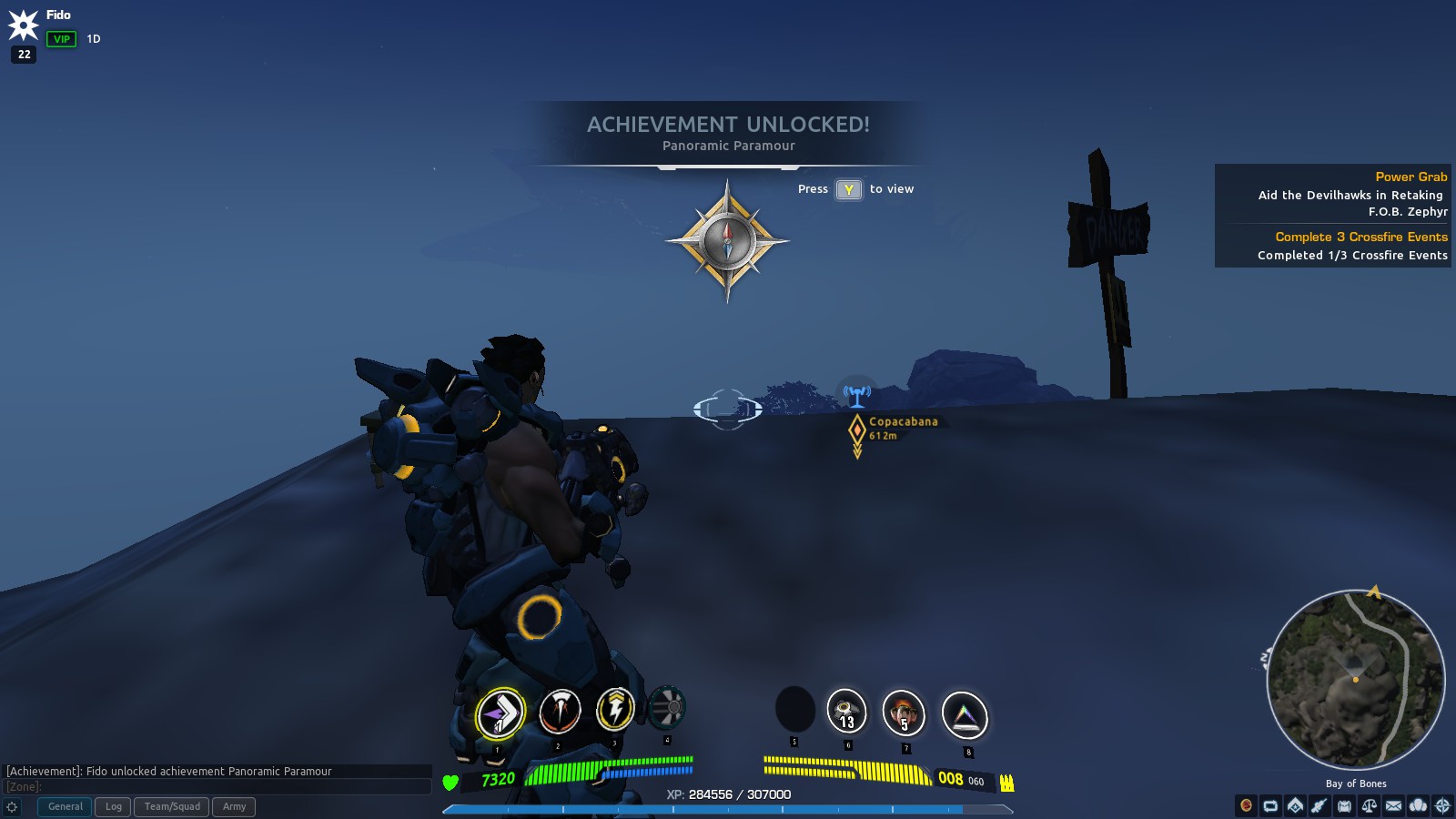Open the Army chat tab
Viewport: 1456px width, 819px height.
pos(234,806)
